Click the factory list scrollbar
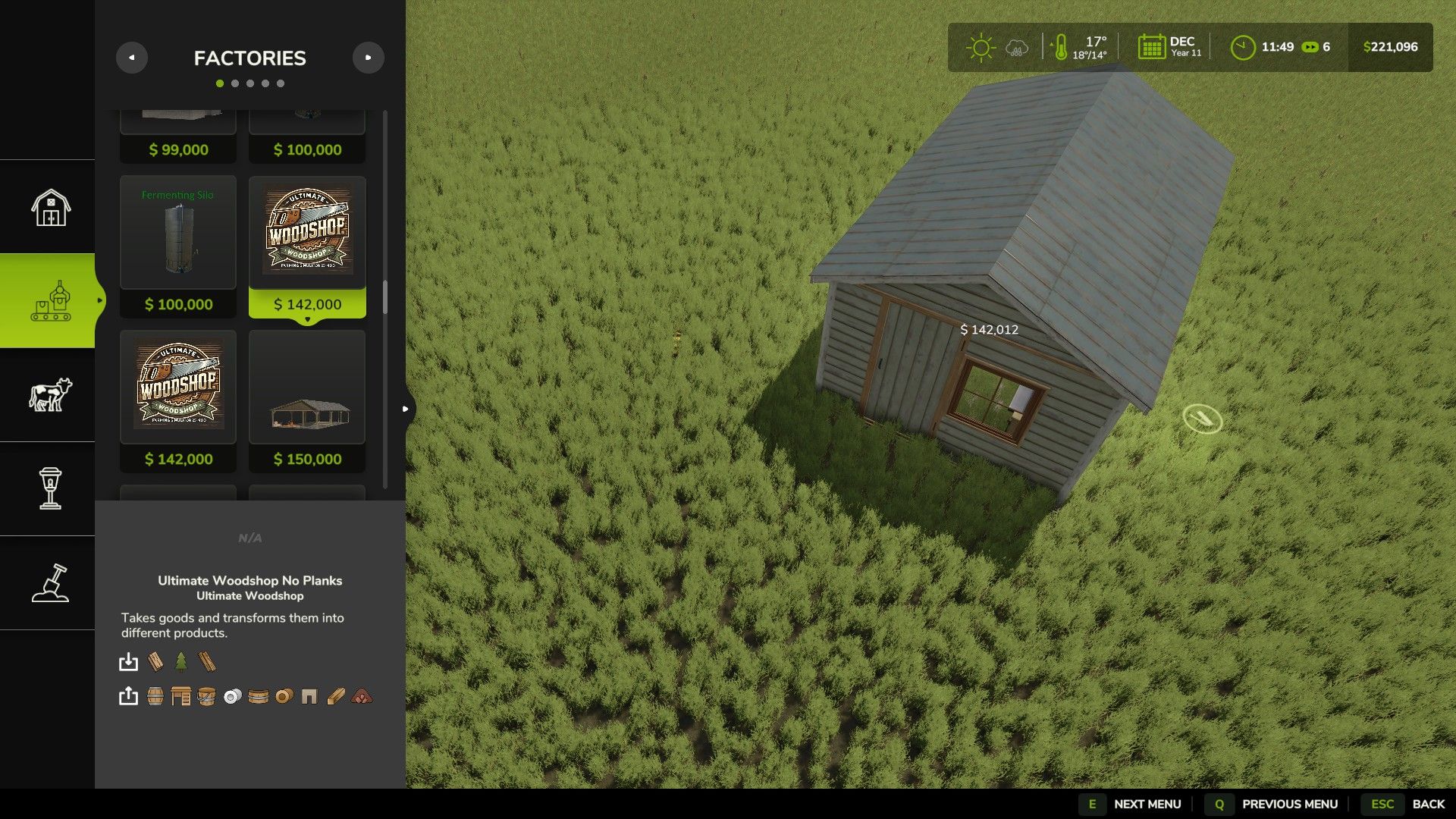 pyautogui.click(x=385, y=297)
